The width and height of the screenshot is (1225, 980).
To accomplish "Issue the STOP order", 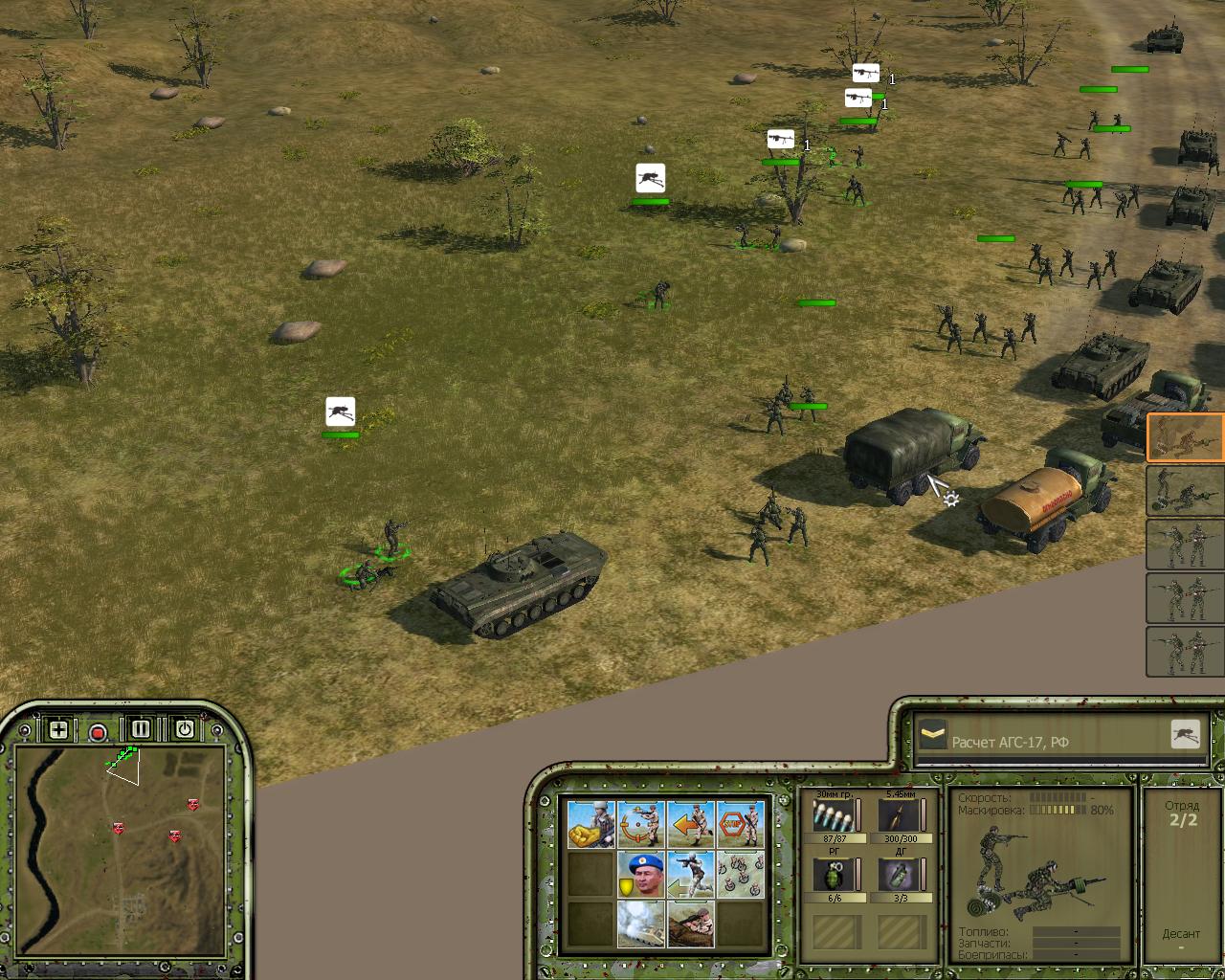I will click(741, 824).
